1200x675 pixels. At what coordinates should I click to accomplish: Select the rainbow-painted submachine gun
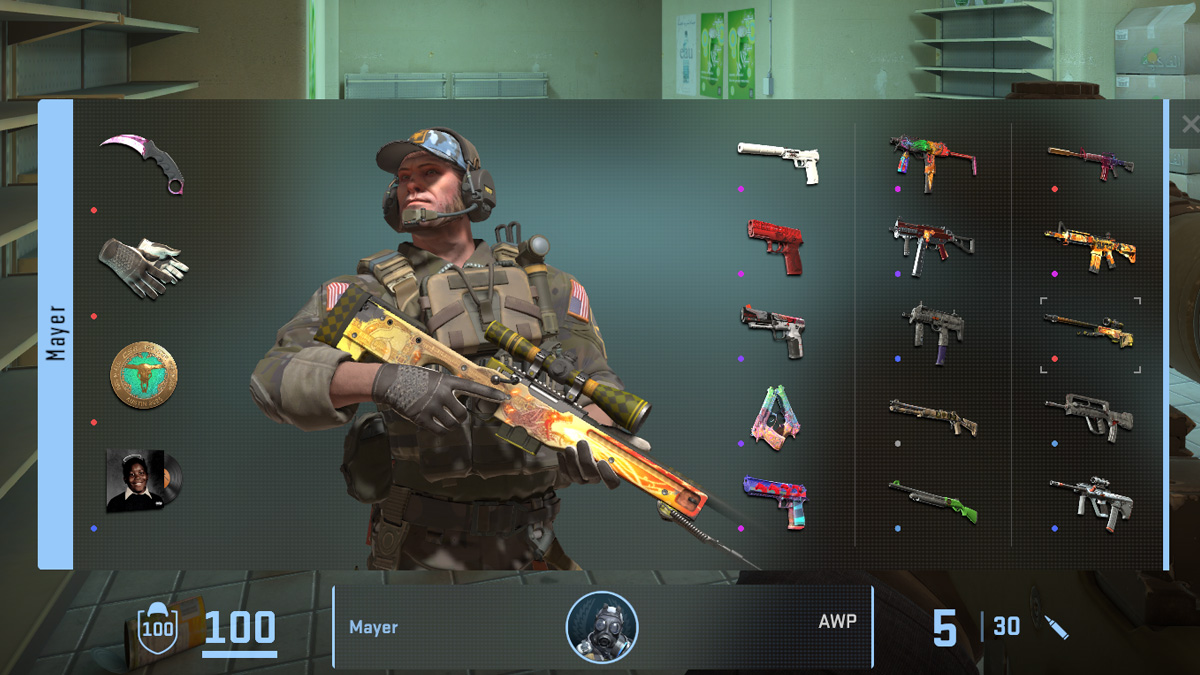coord(931,160)
